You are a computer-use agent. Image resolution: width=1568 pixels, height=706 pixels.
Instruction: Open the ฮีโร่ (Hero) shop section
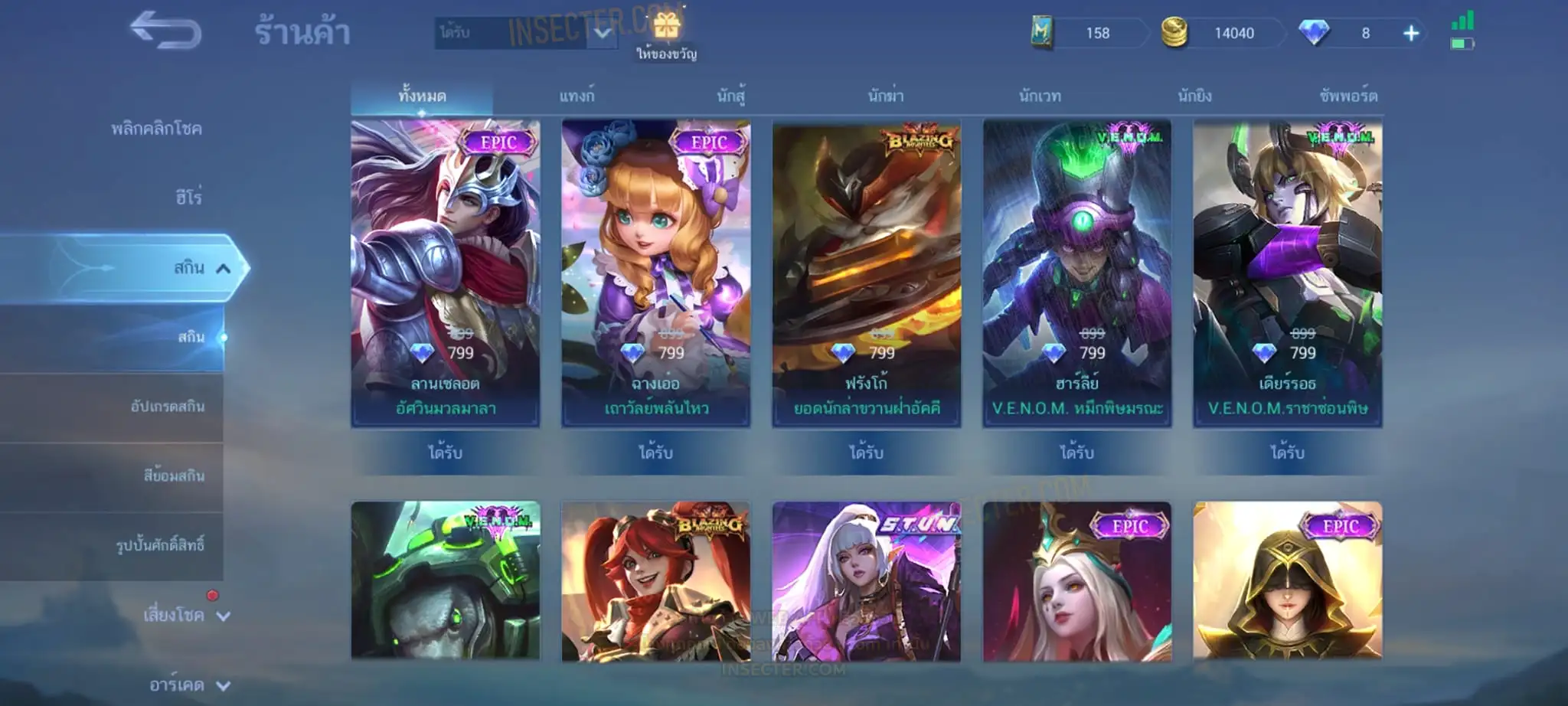point(188,198)
